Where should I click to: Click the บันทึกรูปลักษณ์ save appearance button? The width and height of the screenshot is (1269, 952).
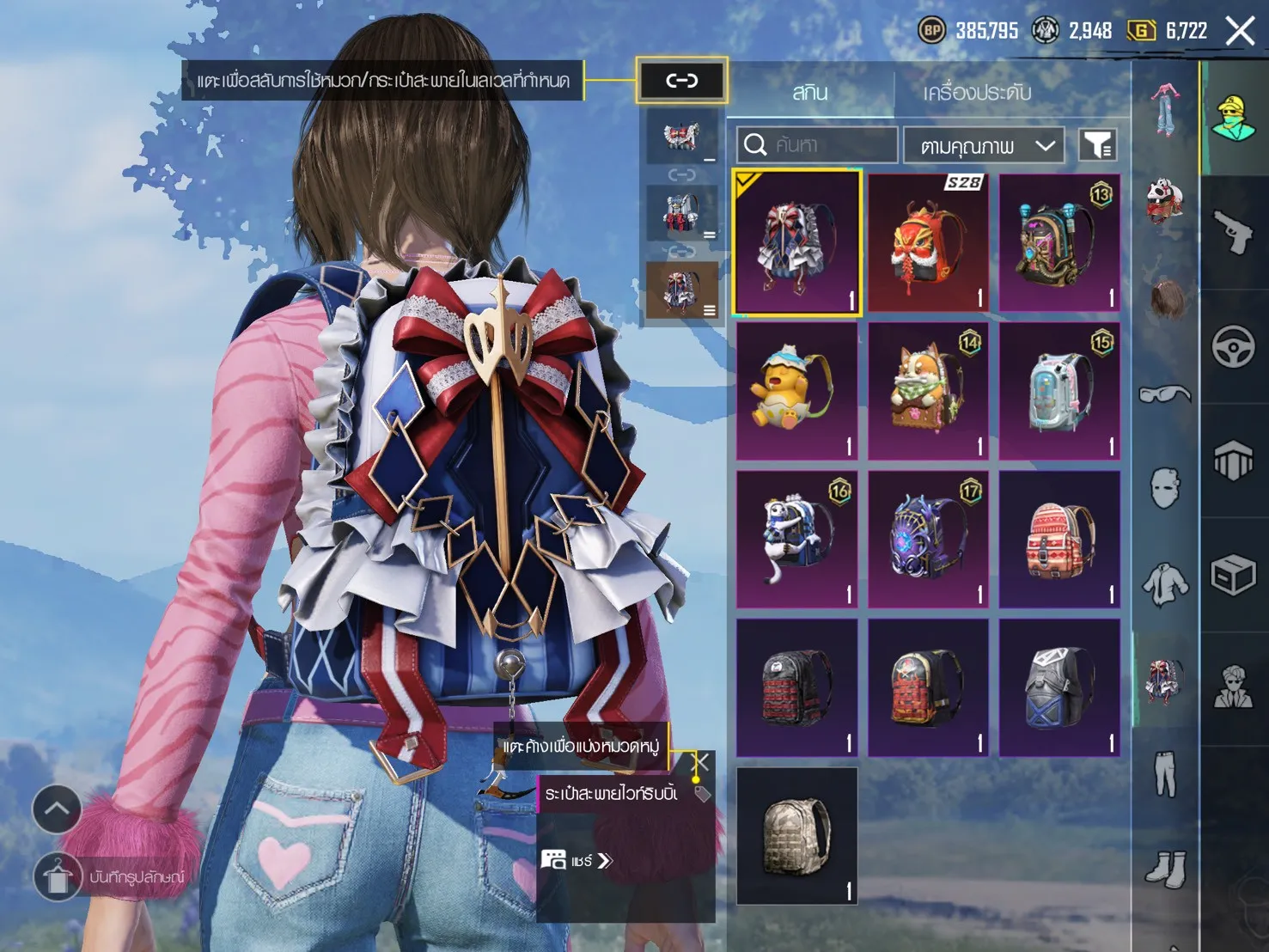pos(58,877)
